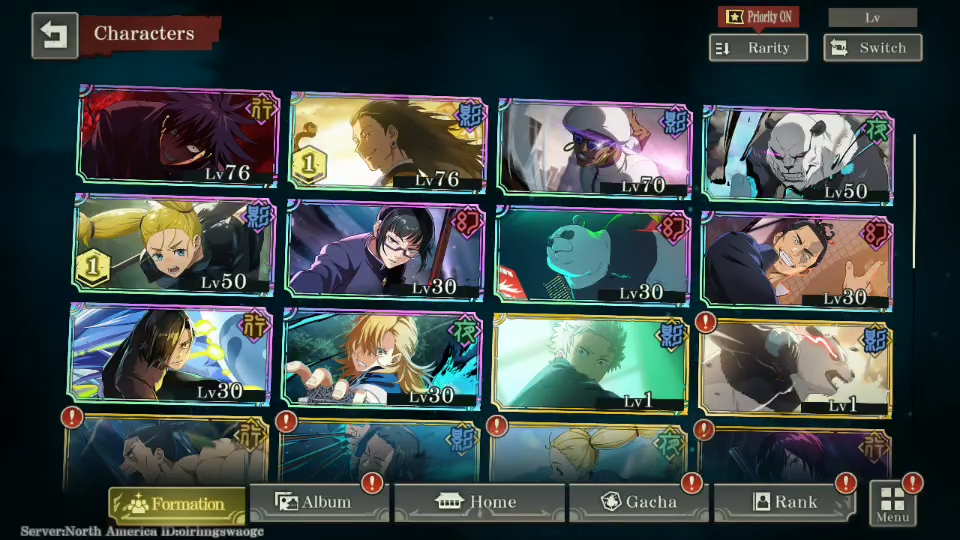Screen dimensions: 960x540
Task: Open the Gacha menu
Action: pyautogui.click(x=638, y=502)
